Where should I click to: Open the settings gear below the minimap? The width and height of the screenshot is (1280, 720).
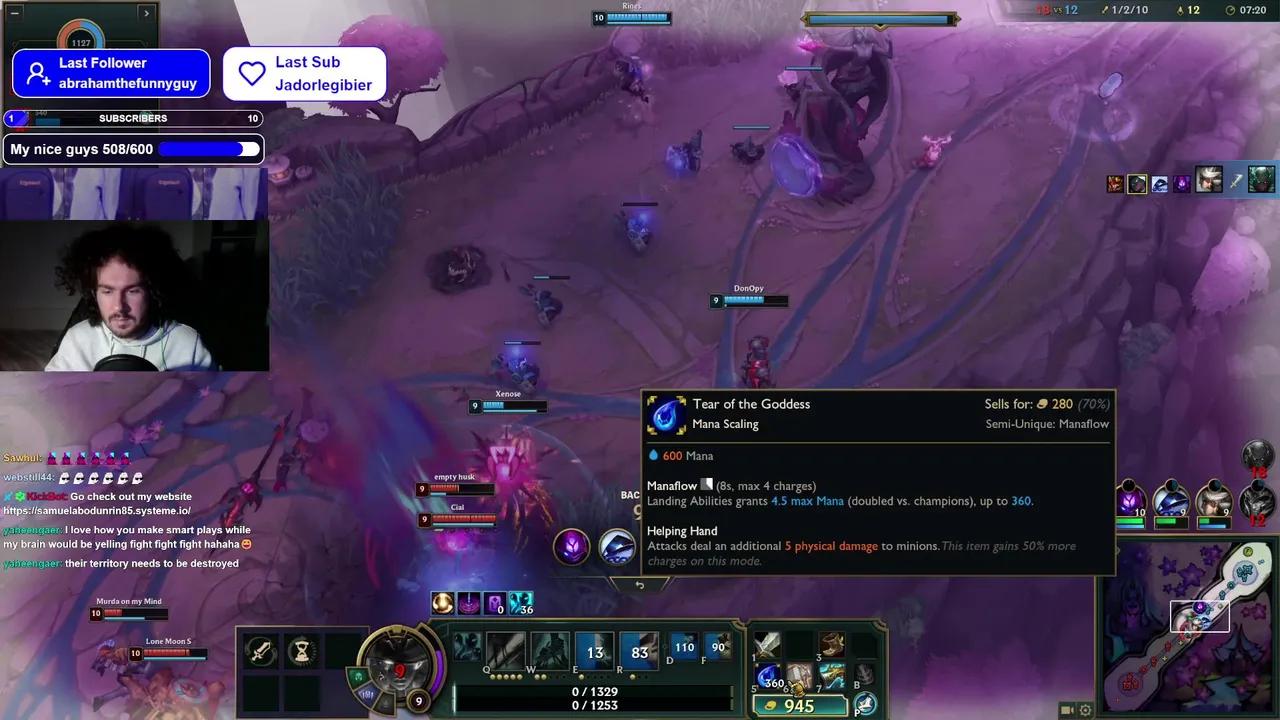coord(1085,710)
